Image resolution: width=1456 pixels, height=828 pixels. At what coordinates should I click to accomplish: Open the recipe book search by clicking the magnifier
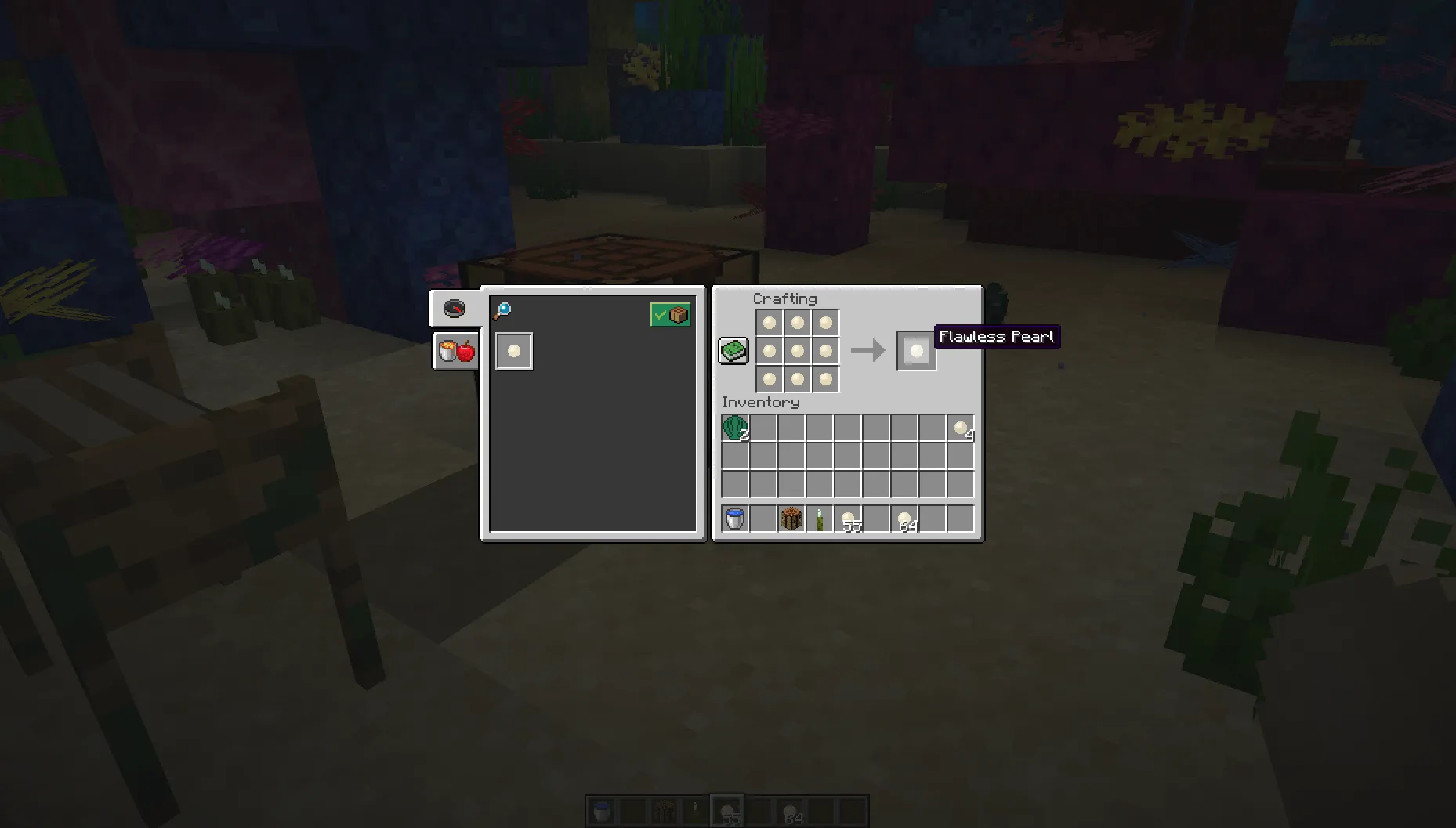(x=501, y=309)
